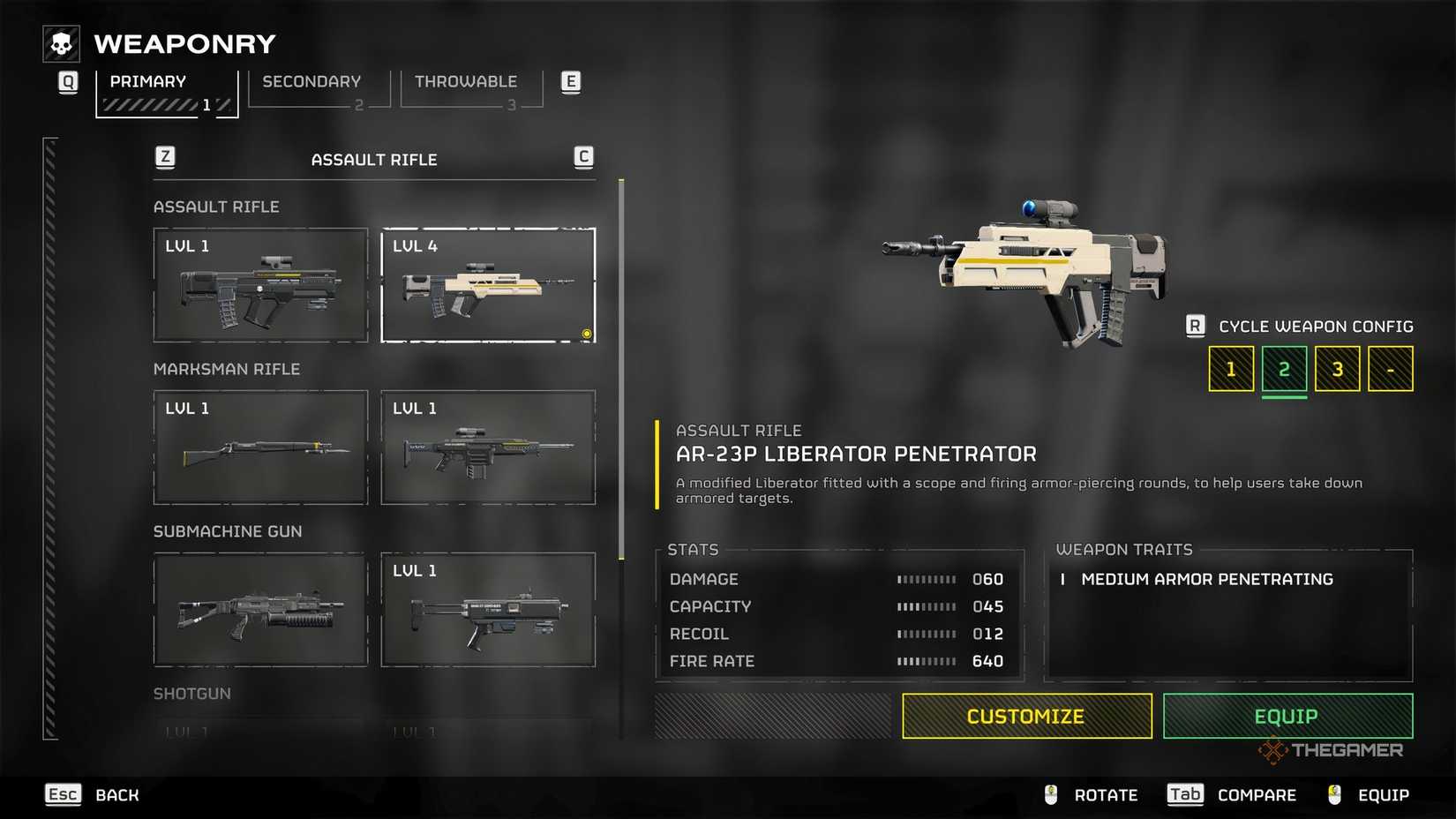Go back from the Weaponry menu
The height and width of the screenshot is (819, 1456).
pyautogui.click(x=94, y=795)
